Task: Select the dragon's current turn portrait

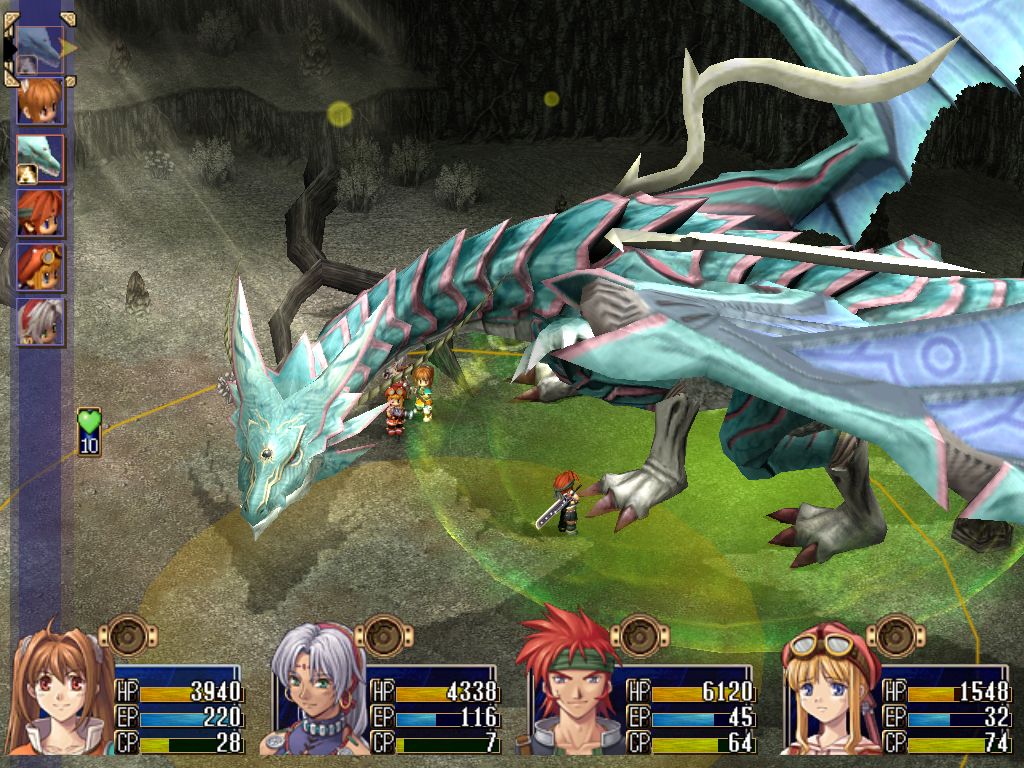Action: [x=39, y=48]
